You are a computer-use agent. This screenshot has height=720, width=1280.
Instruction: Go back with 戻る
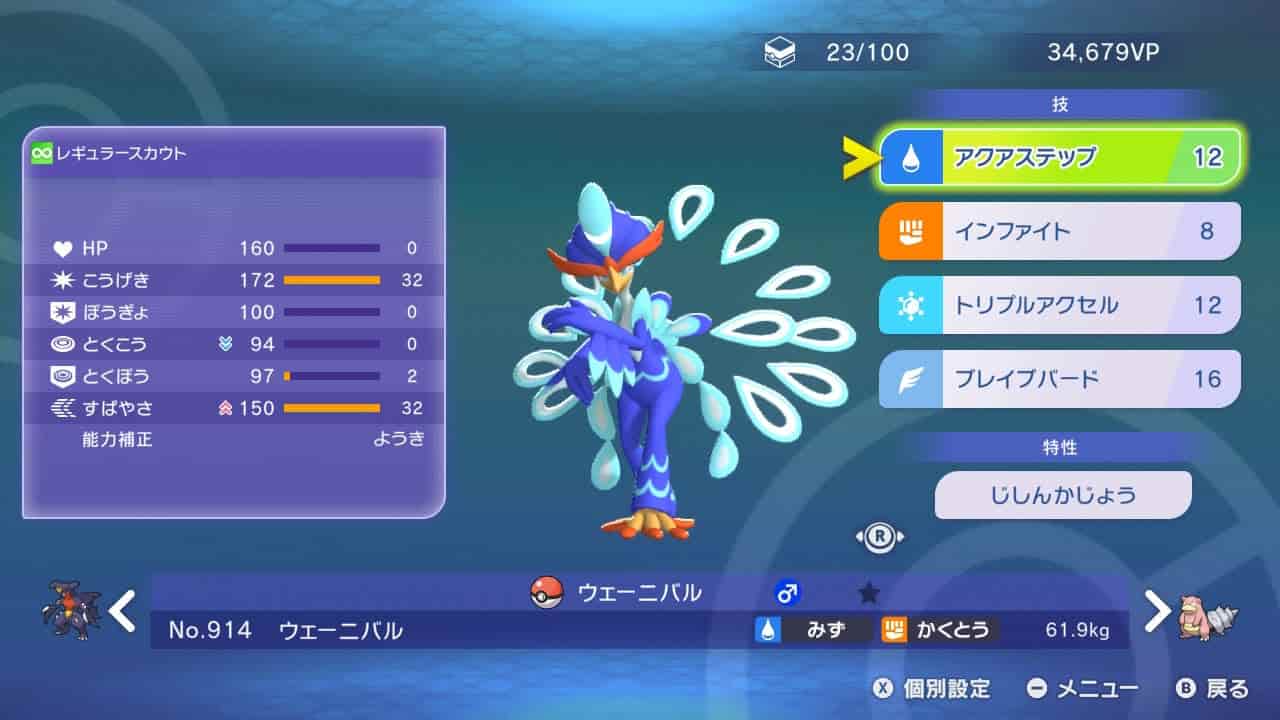tap(1213, 689)
